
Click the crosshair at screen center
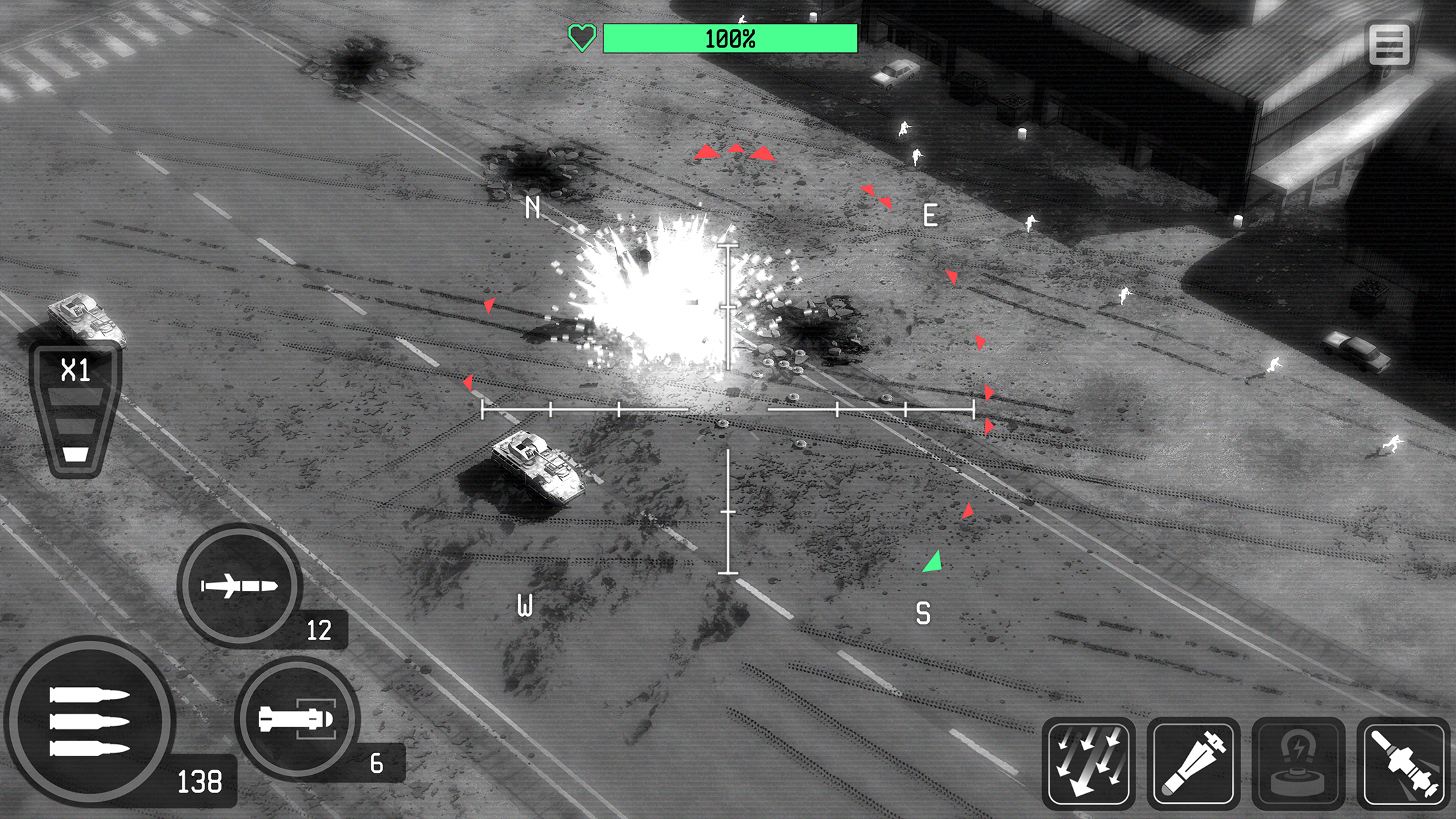coord(728,410)
